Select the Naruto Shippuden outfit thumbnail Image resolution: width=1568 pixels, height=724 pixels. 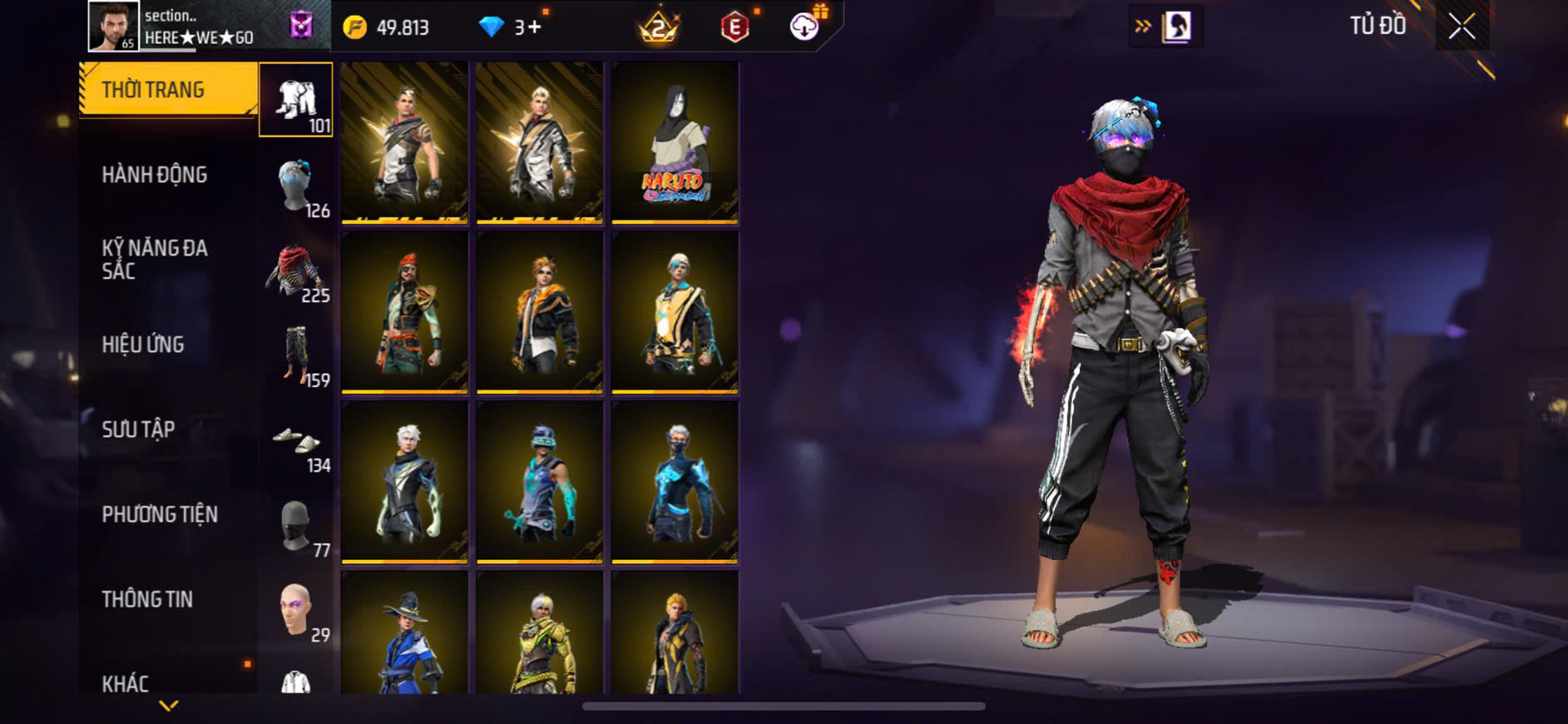click(675, 143)
